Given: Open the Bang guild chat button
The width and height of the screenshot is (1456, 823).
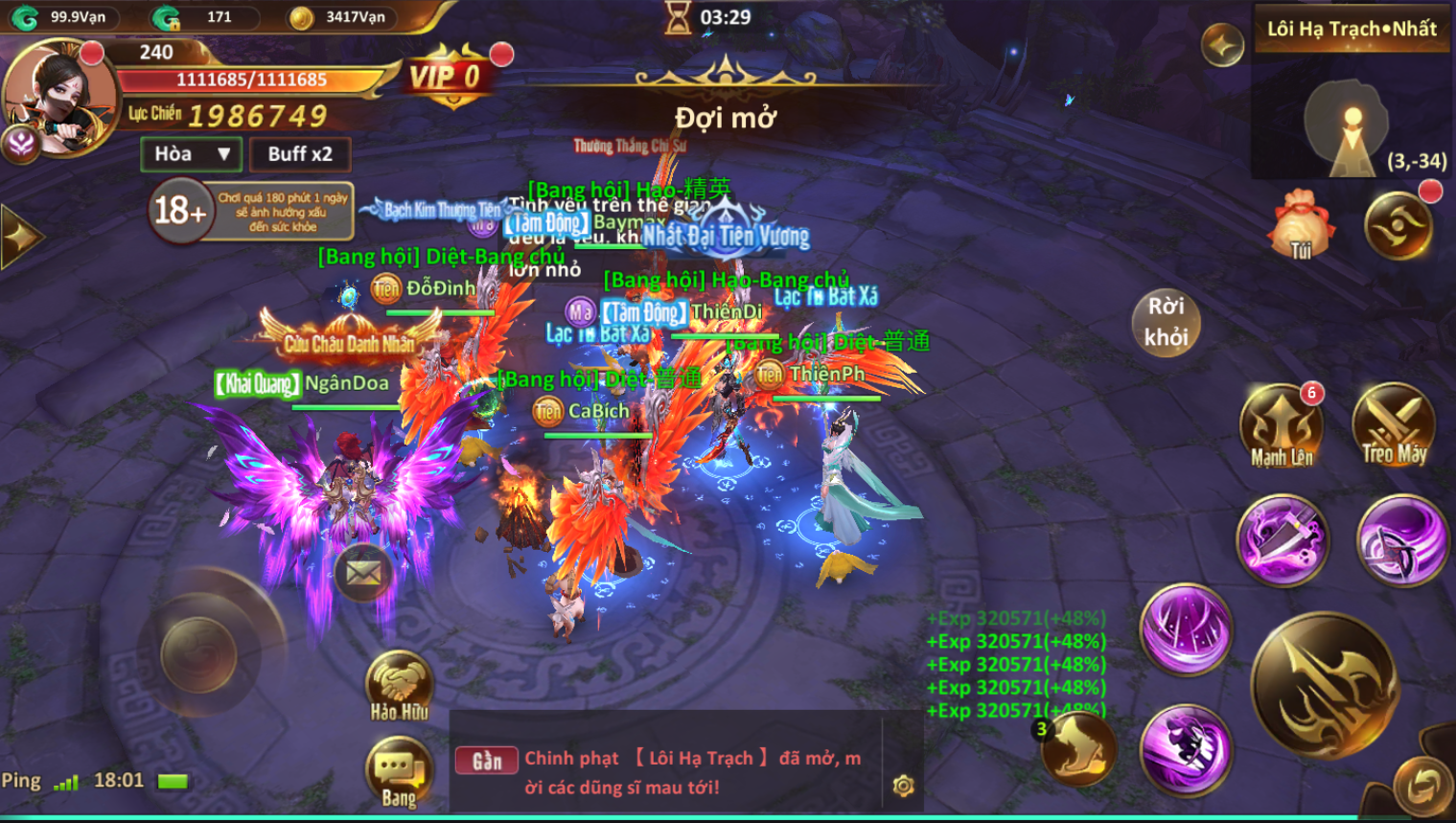Looking at the screenshot, I should [x=399, y=772].
